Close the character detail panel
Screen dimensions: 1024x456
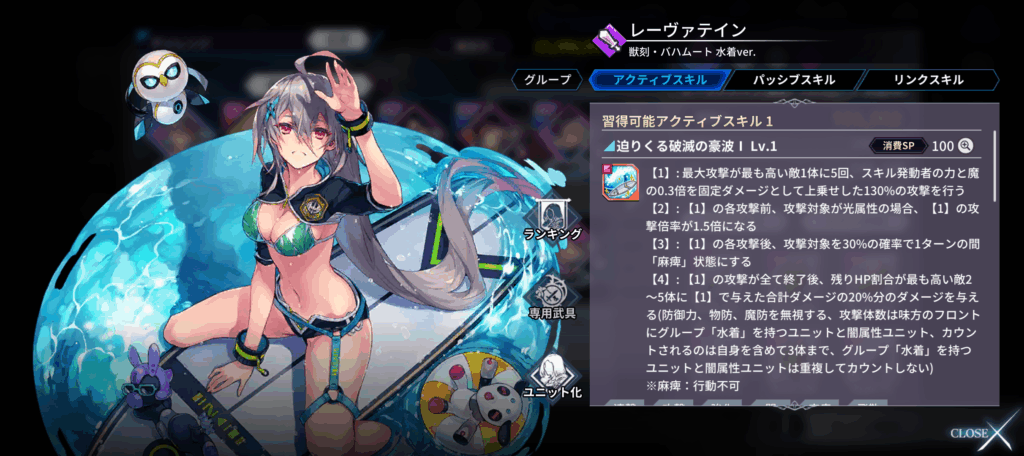984,432
